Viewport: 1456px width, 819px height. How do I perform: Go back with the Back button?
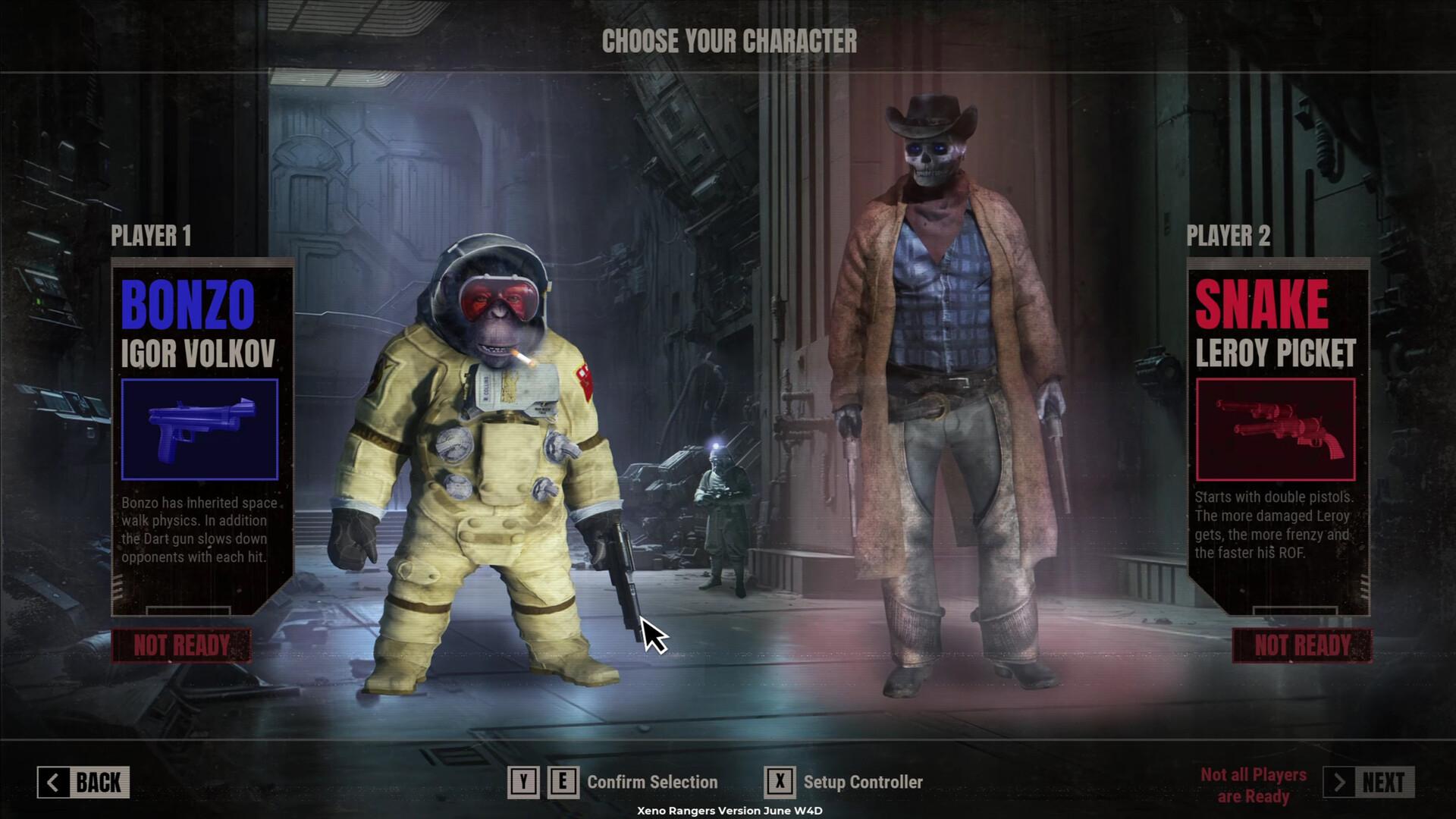pyautogui.click(x=83, y=783)
